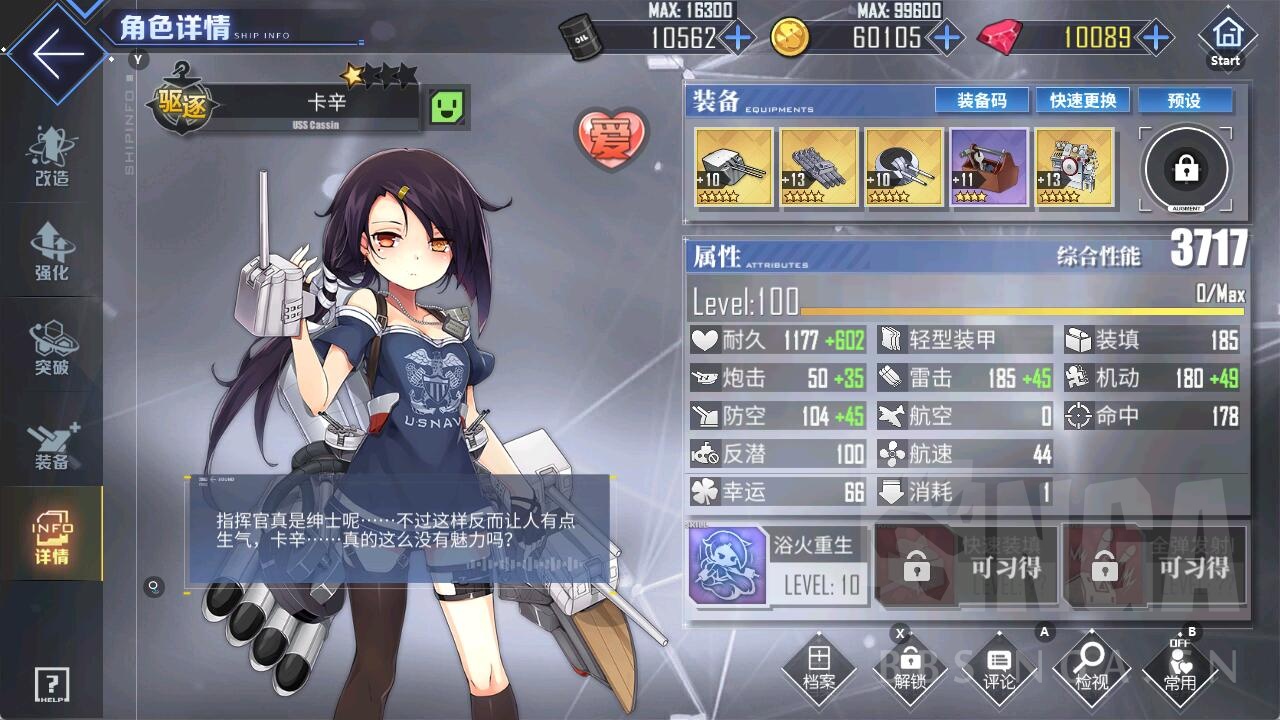Open the 档案 archive button

point(819,668)
